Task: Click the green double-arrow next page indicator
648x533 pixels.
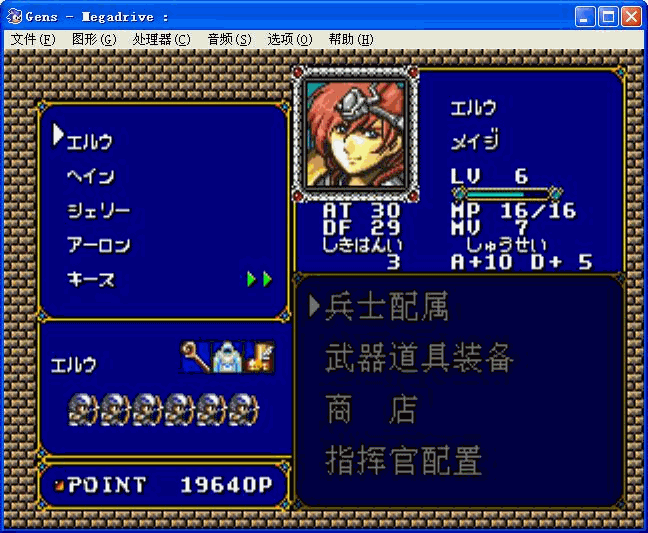Action: click(x=259, y=279)
